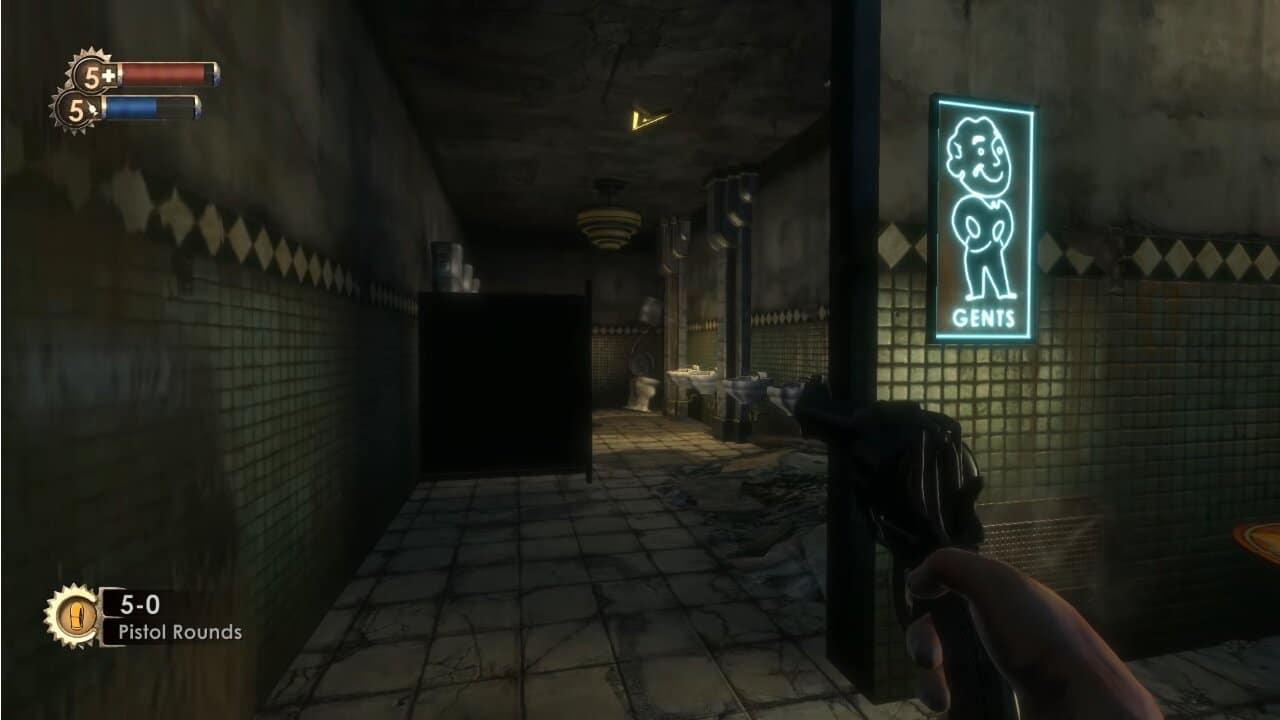Click the 5-0 ammo count readout
Screen dimensions: 1280x720
coord(140,605)
